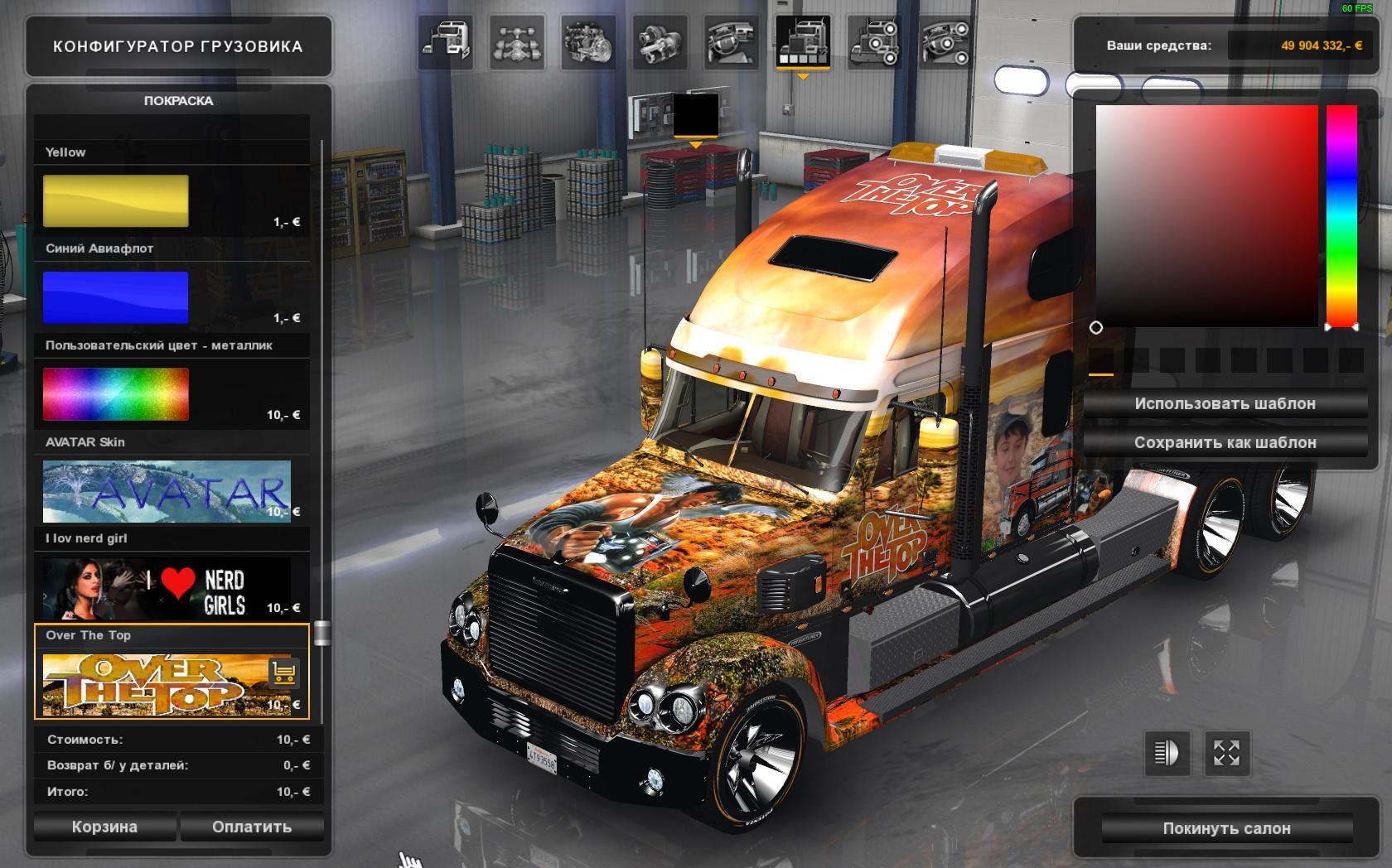This screenshot has height=868, width=1392.
Task: Confirm purchase with the Оплатить button
Action: pos(252,827)
